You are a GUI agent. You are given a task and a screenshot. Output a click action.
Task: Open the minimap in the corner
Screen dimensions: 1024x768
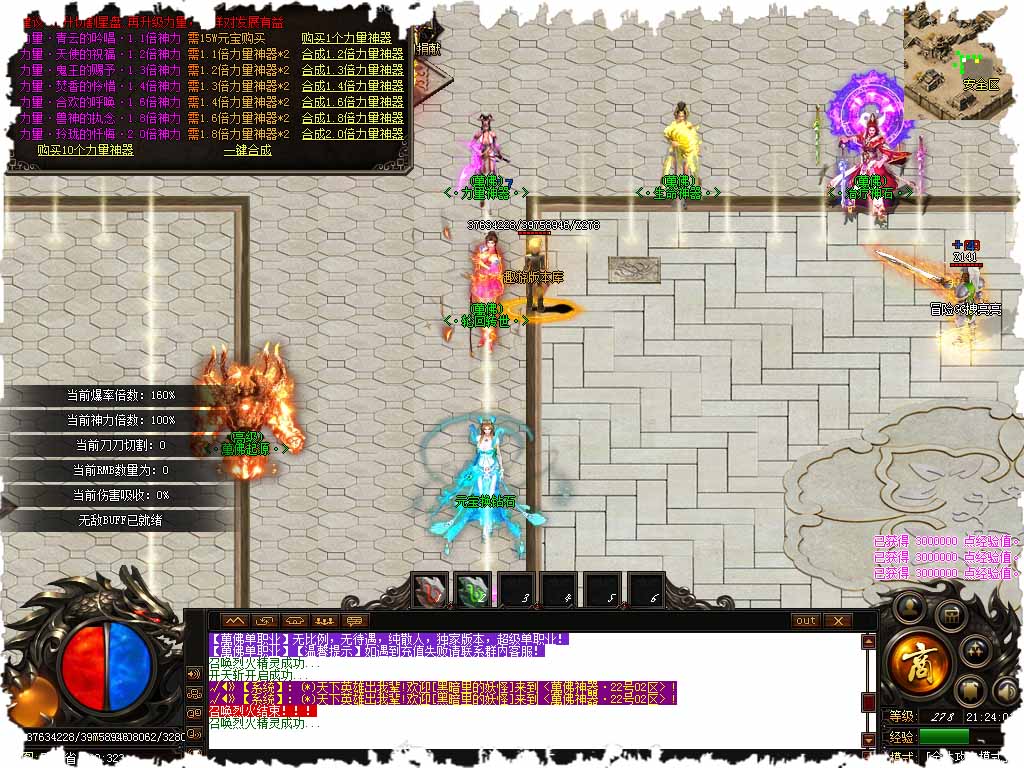pos(961,62)
